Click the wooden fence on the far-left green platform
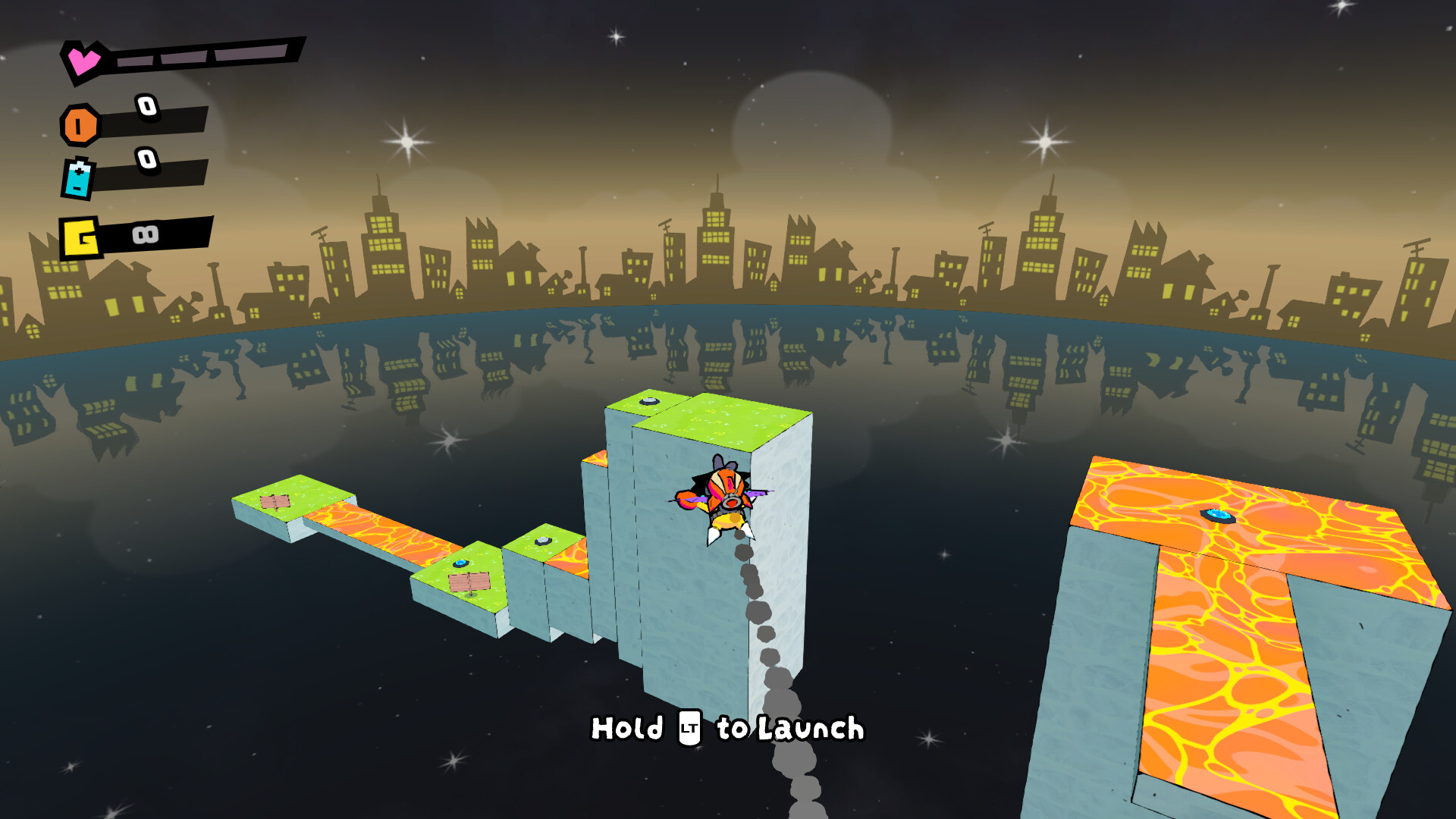Viewport: 1456px width, 819px height. coord(275,503)
